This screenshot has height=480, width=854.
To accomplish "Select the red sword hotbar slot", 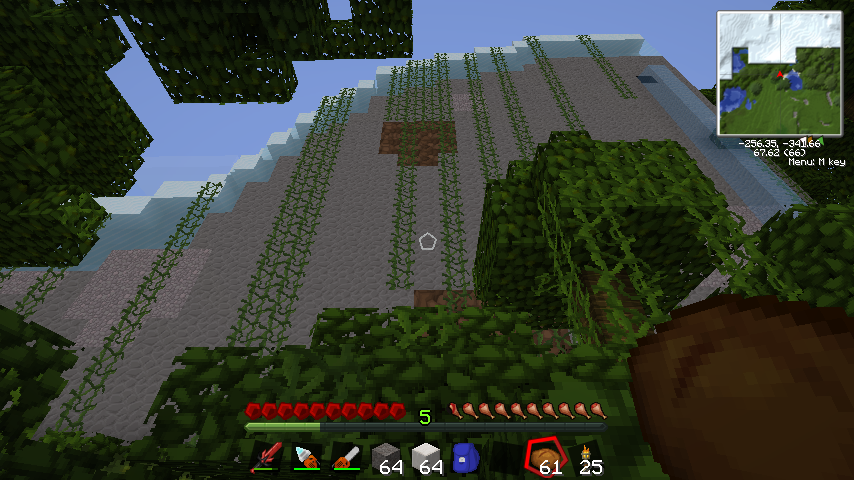I will point(265,459).
